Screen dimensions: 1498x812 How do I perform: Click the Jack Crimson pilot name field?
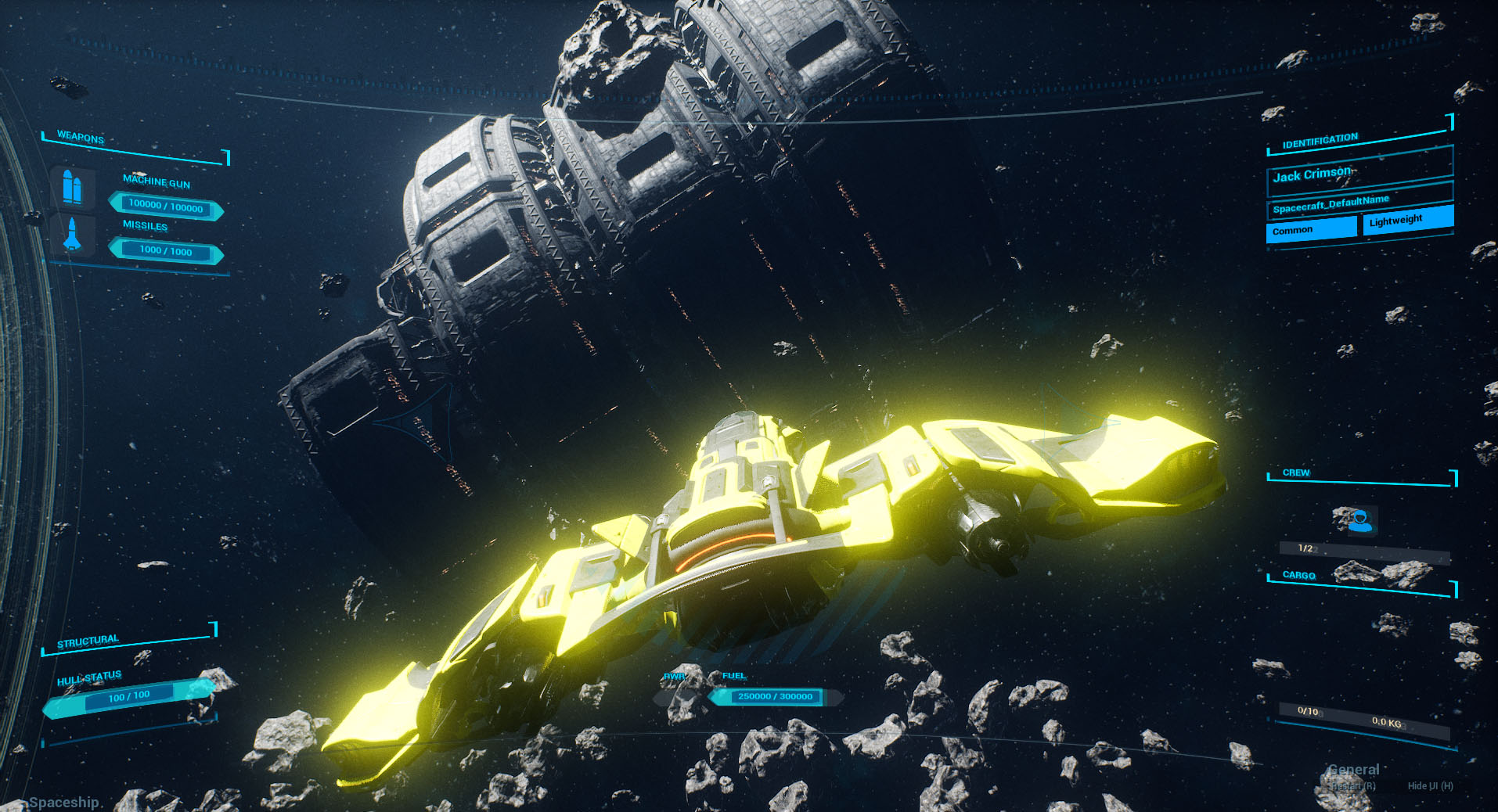point(1359,173)
